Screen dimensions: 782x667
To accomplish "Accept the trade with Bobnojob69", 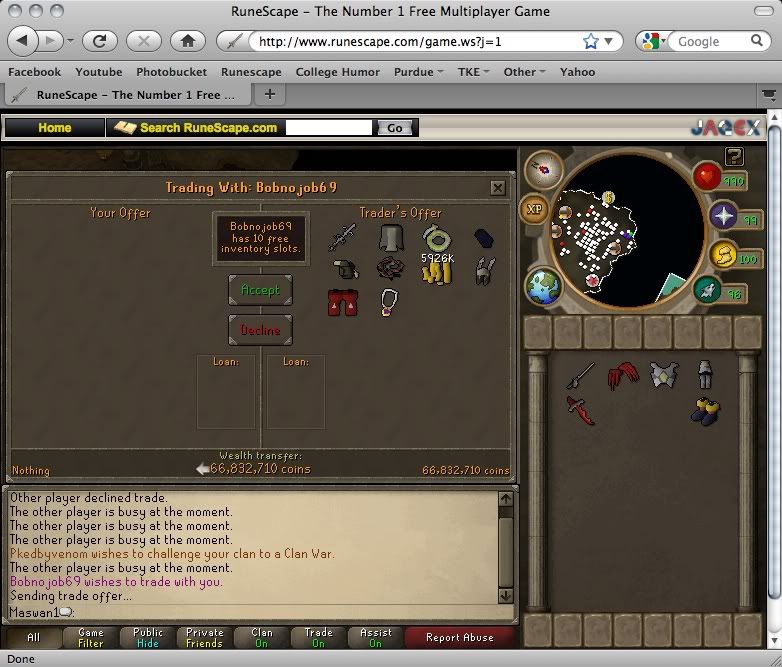I will click(x=260, y=290).
